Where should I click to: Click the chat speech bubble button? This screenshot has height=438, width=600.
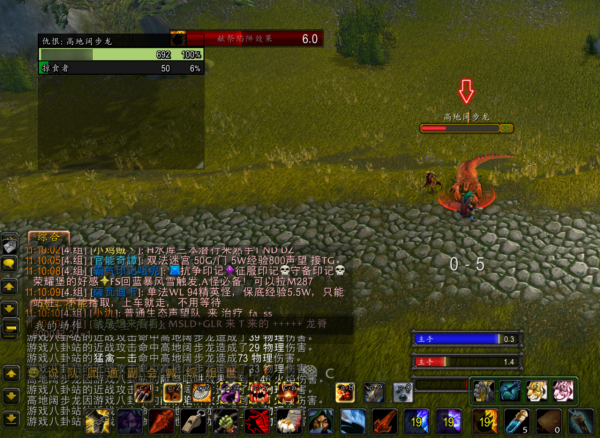[10, 263]
